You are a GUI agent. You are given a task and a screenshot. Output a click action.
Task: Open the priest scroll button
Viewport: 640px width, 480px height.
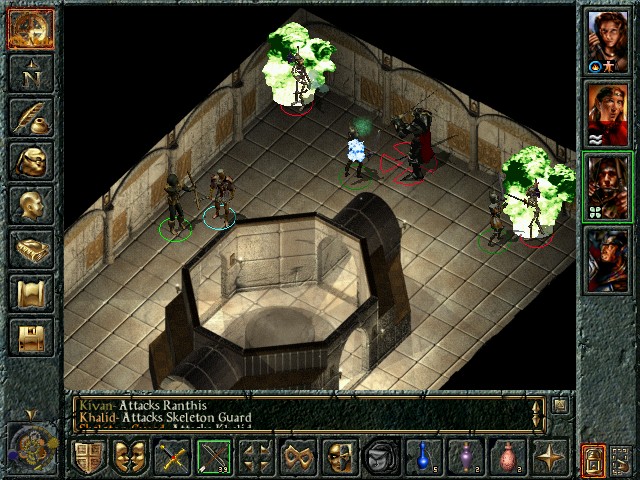click(x=30, y=293)
